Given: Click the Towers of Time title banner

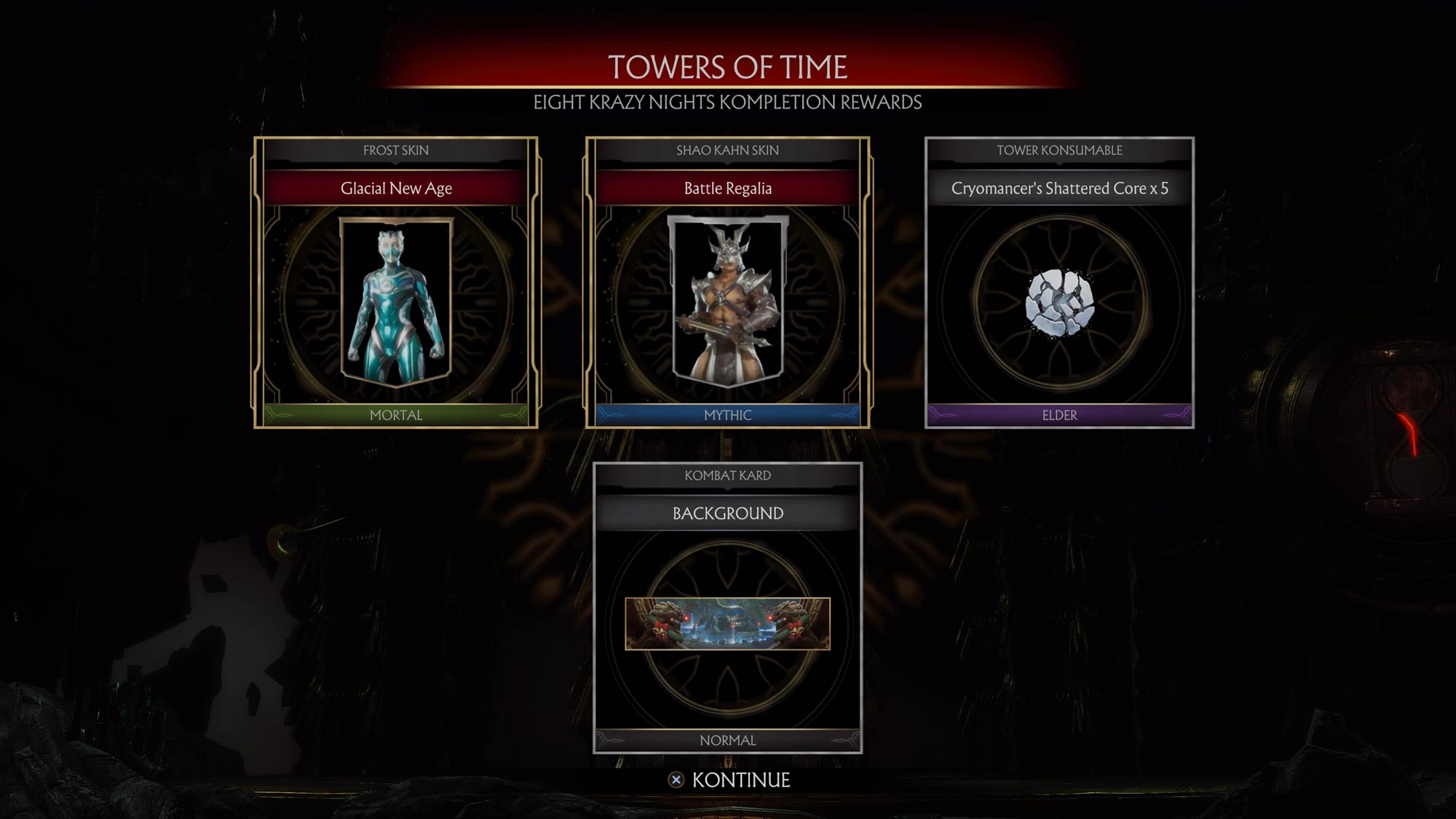Looking at the screenshot, I should point(728,70).
